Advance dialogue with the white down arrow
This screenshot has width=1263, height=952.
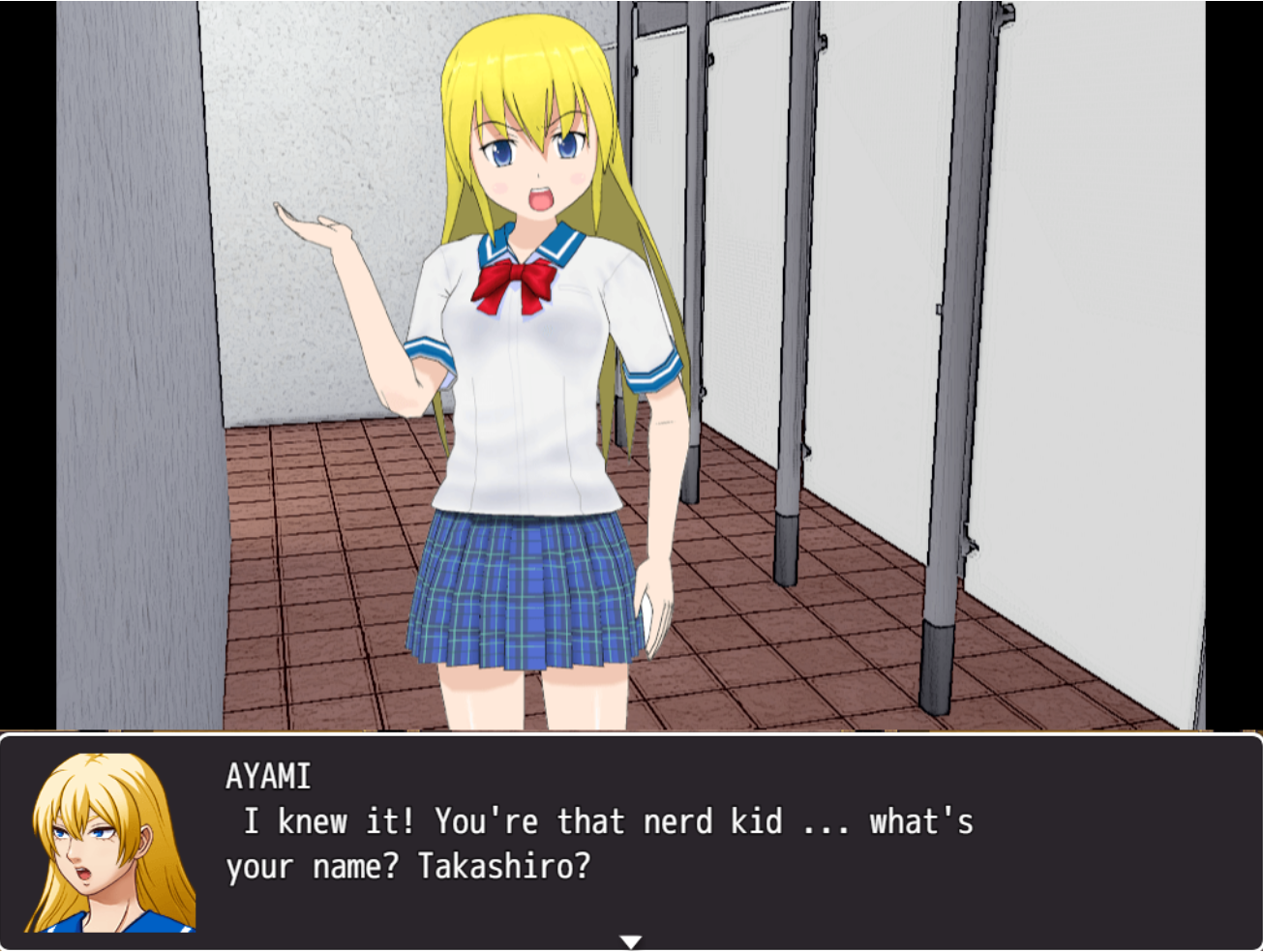(x=631, y=941)
